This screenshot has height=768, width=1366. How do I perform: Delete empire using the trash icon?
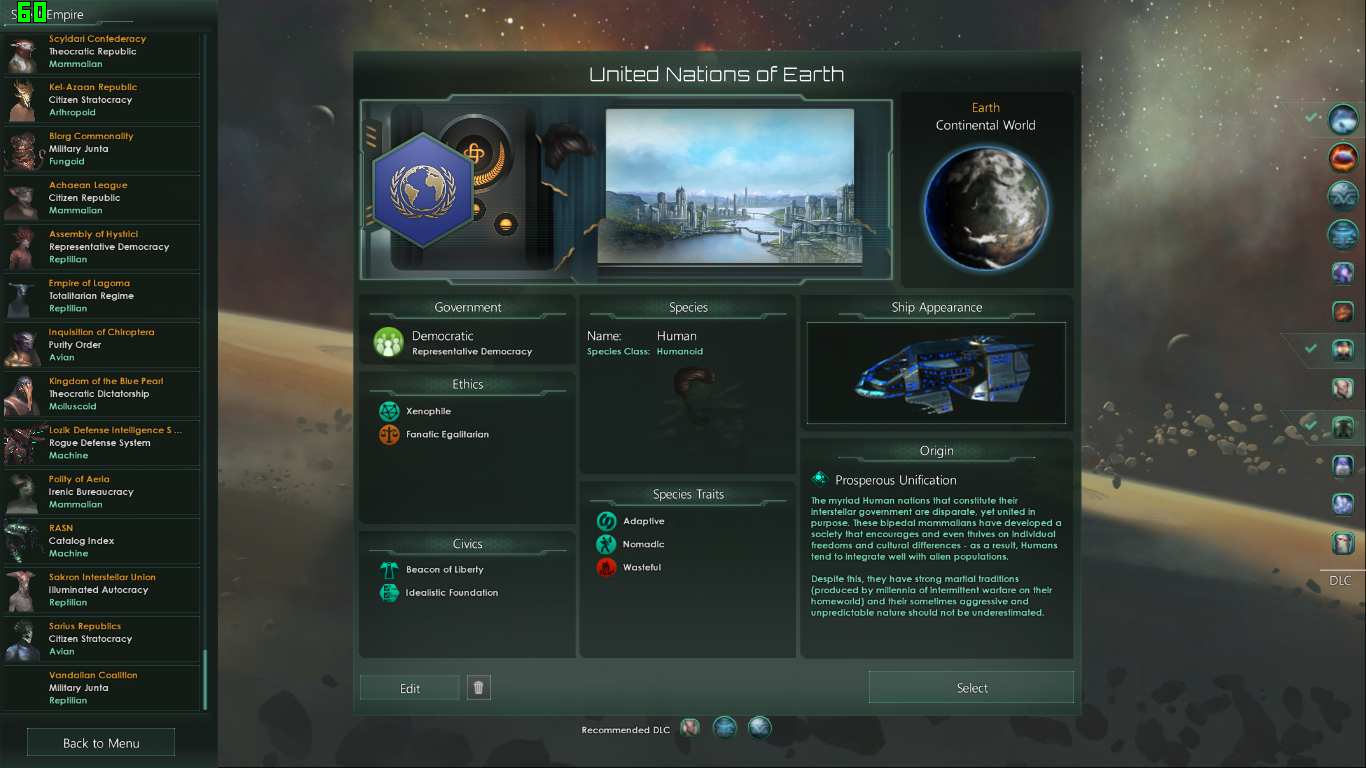coord(478,687)
